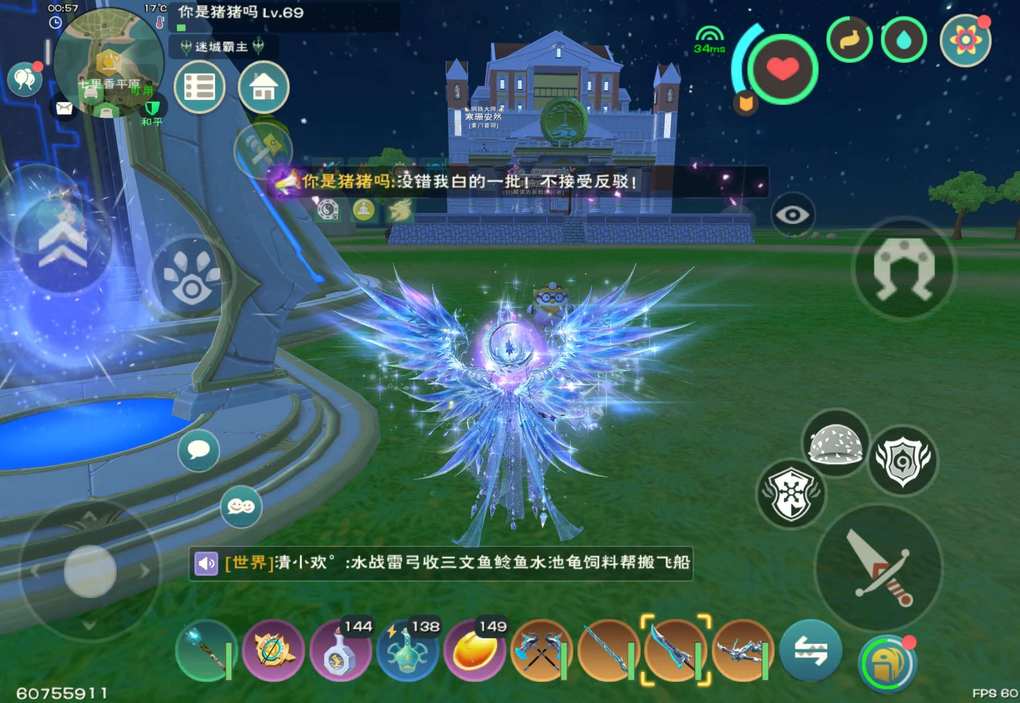Open the list menu button
The image size is (1020, 703).
click(x=199, y=88)
